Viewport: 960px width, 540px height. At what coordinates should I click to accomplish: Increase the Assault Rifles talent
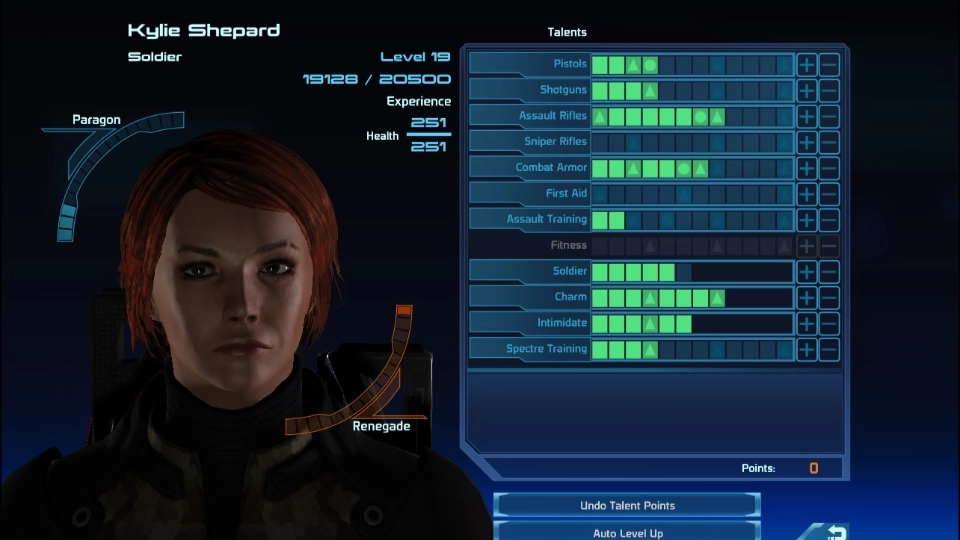click(x=807, y=117)
